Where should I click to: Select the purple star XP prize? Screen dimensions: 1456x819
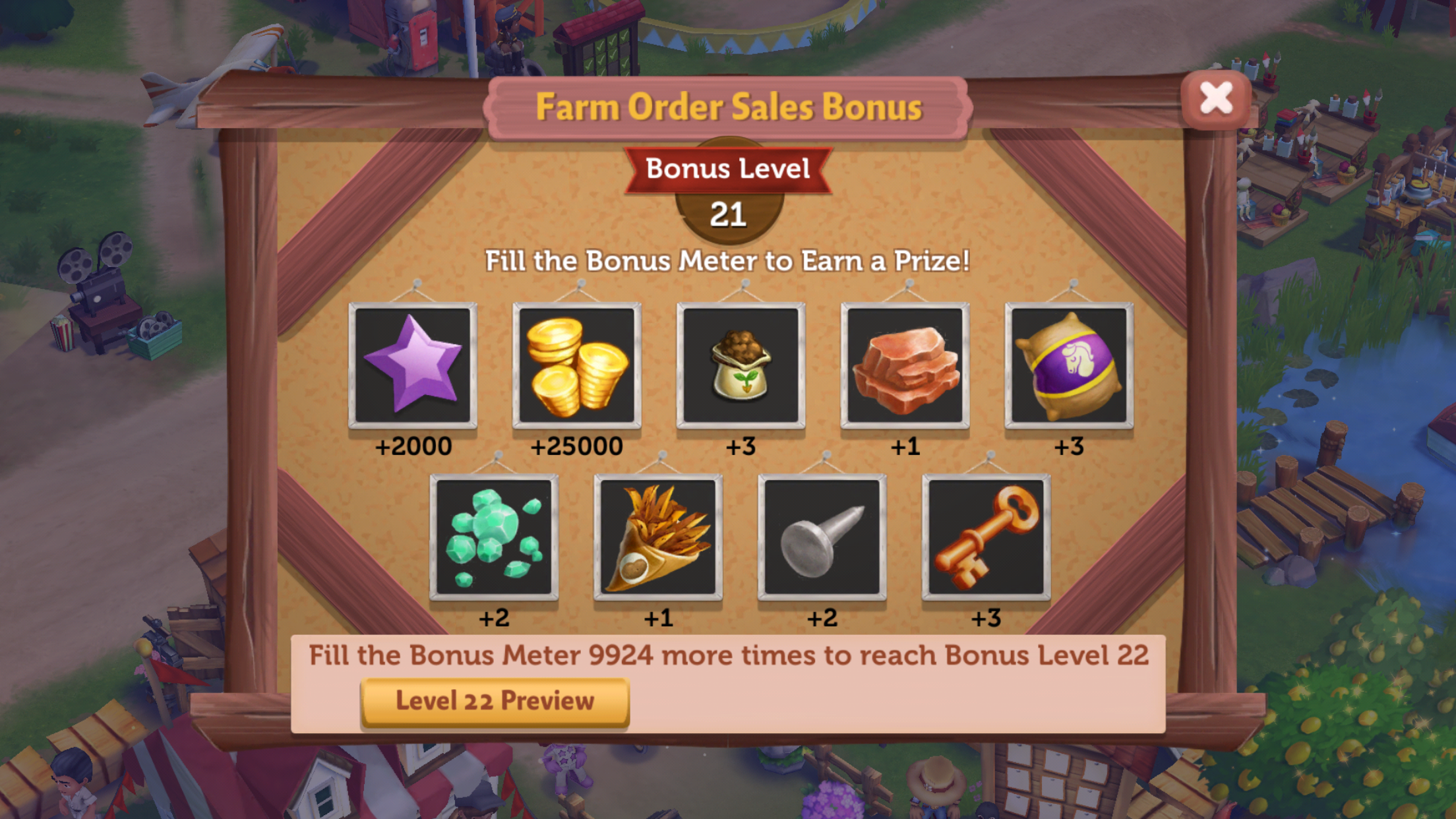413,365
